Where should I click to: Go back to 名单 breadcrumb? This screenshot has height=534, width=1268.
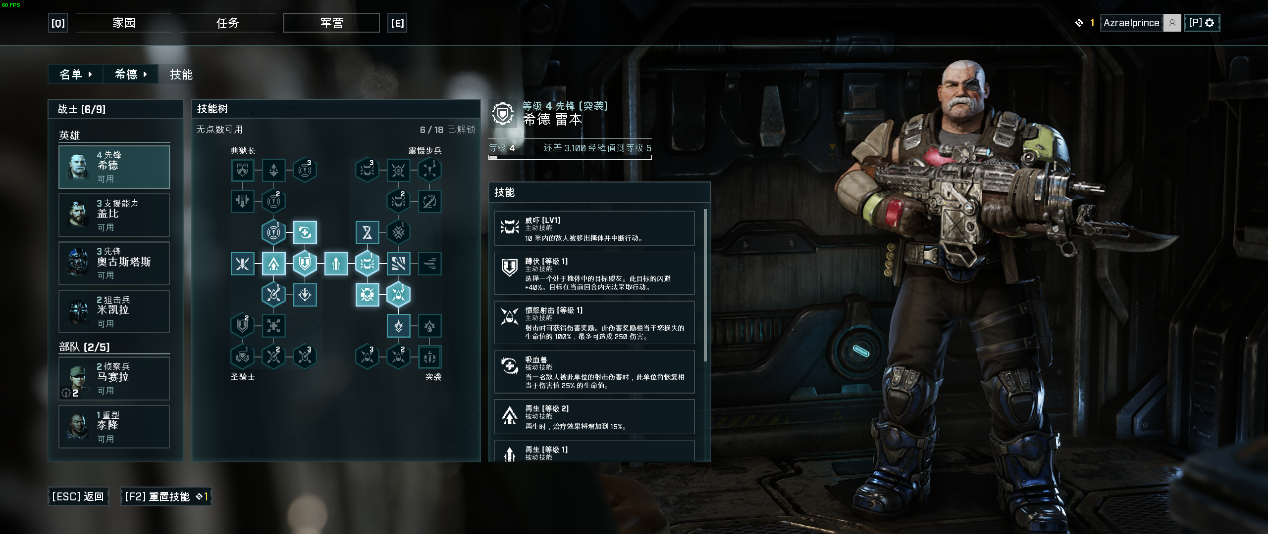75,74
